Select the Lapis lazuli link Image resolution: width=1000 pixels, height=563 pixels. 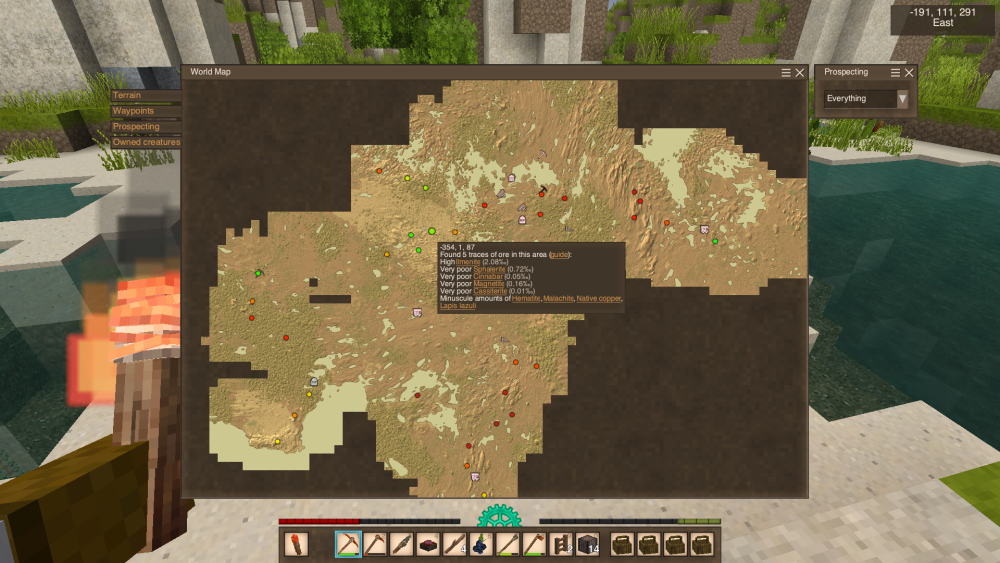point(458,305)
